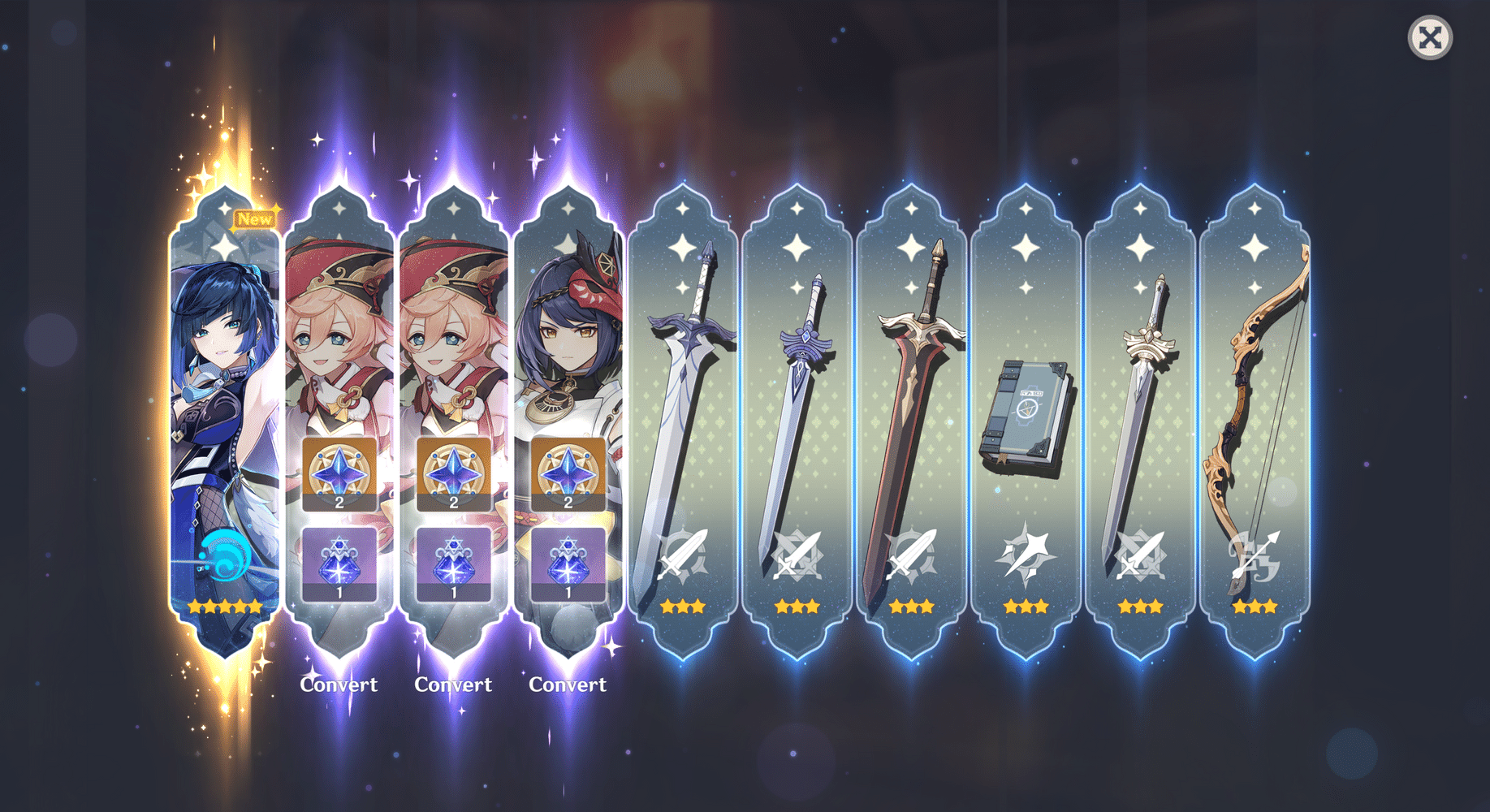This screenshot has width=1490, height=812.
Task: Click the five-star rating under Yelan
Action: pos(225,606)
